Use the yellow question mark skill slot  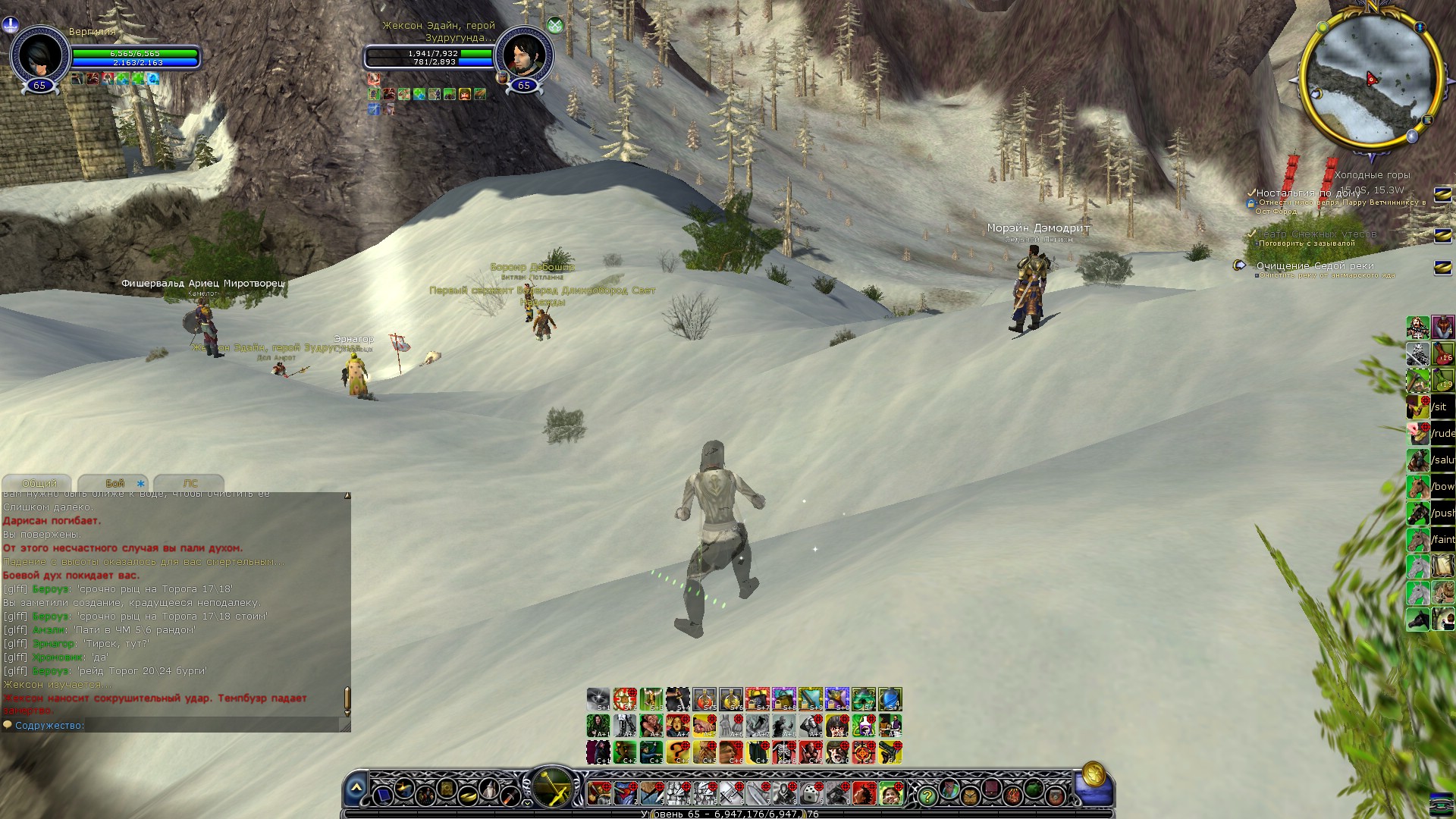pos(678,752)
